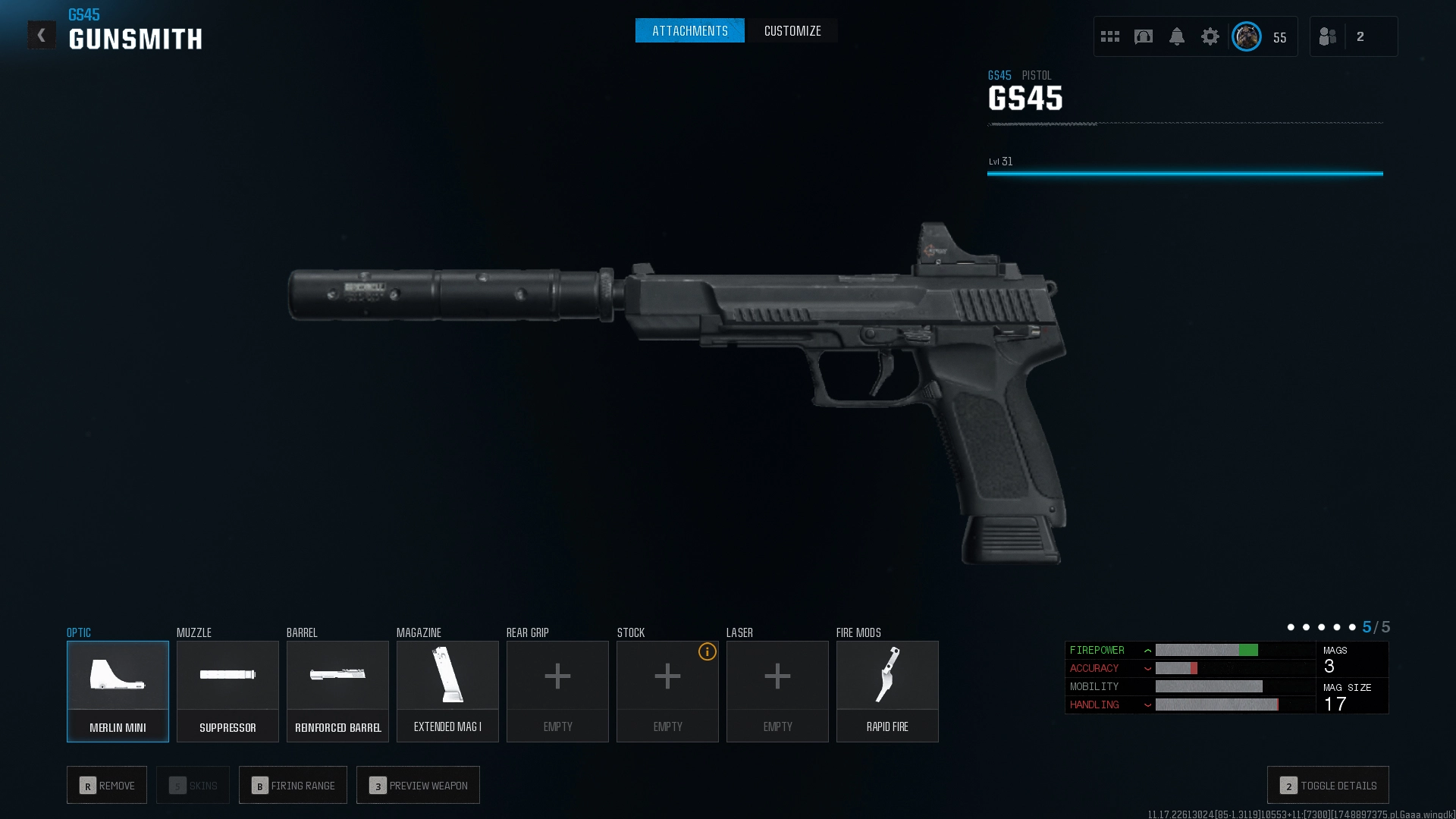This screenshot has height=819, width=1456.
Task: Open the Reinforced Barrel slot
Action: coord(337,691)
